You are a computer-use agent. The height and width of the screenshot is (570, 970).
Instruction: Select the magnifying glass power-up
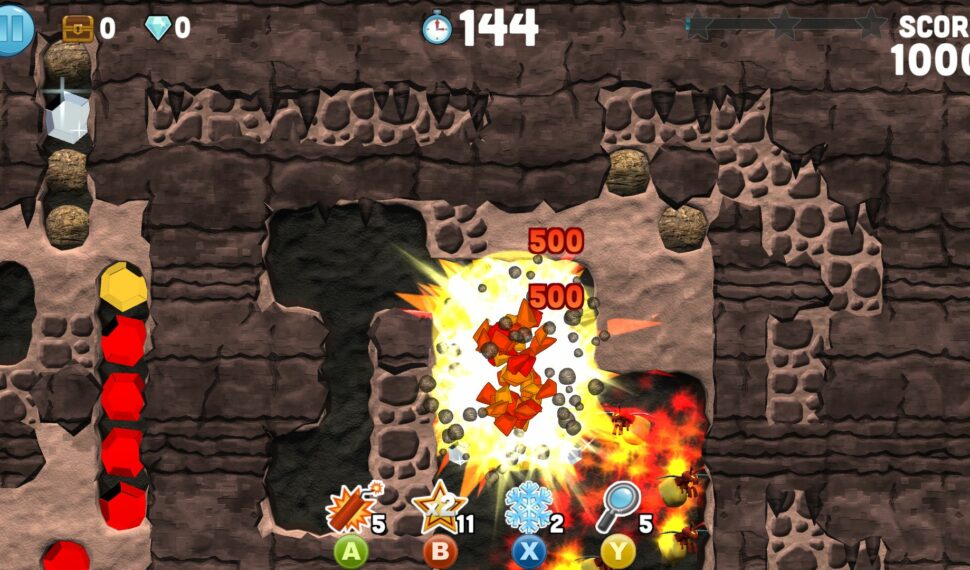click(617, 508)
